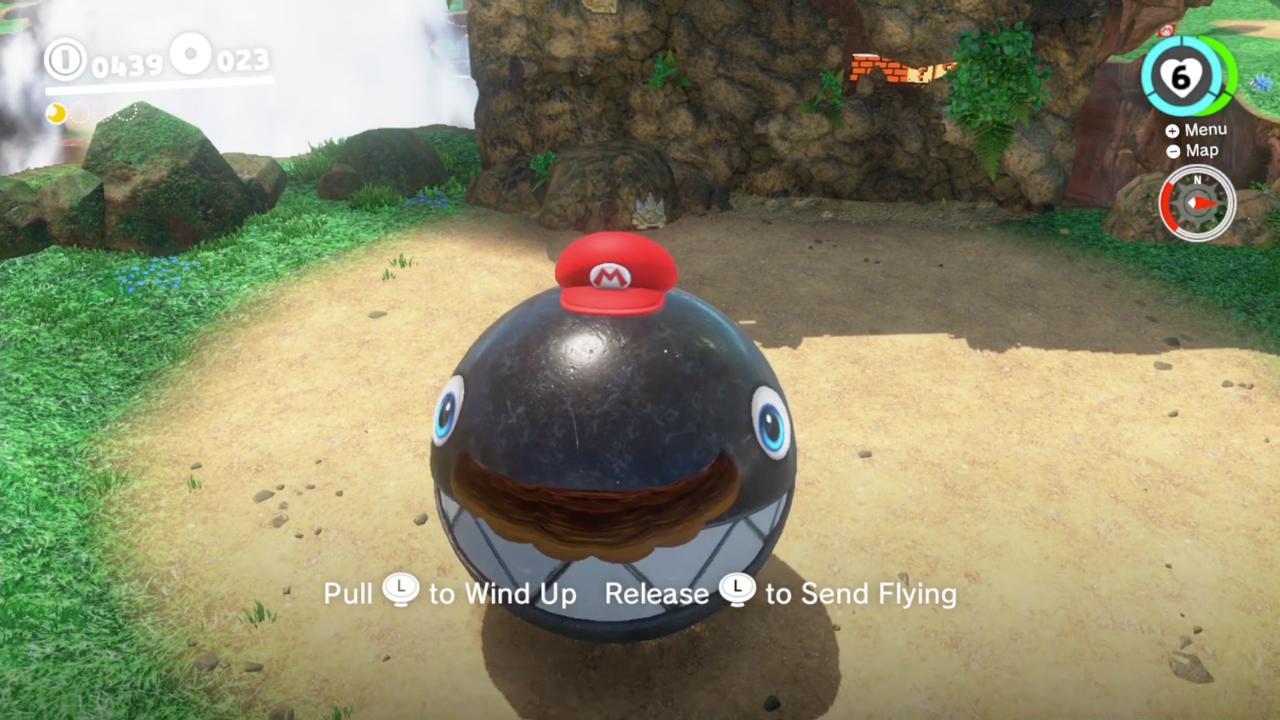Open the Map label
The image size is (1280, 720).
(x=1201, y=150)
